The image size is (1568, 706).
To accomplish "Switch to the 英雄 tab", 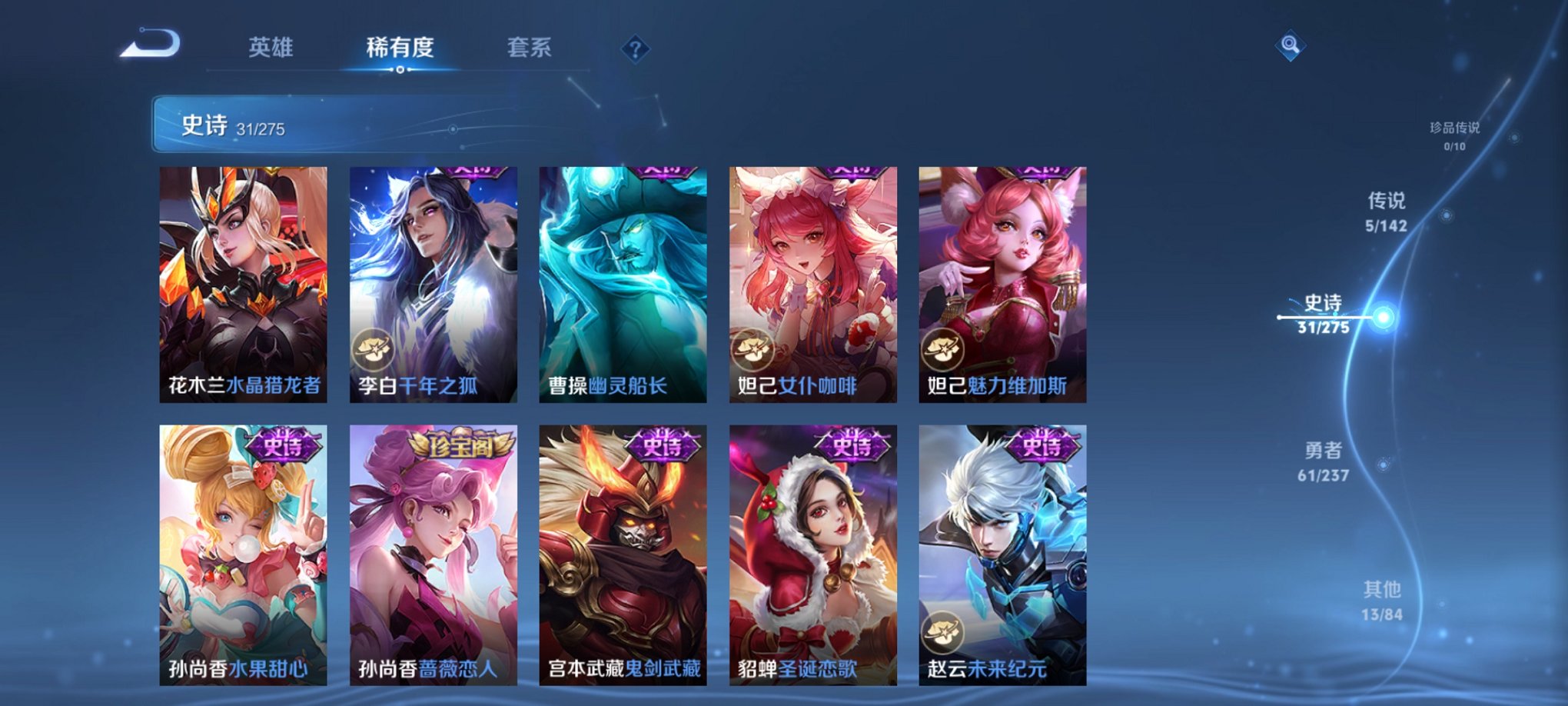I will click(x=272, y=48).
